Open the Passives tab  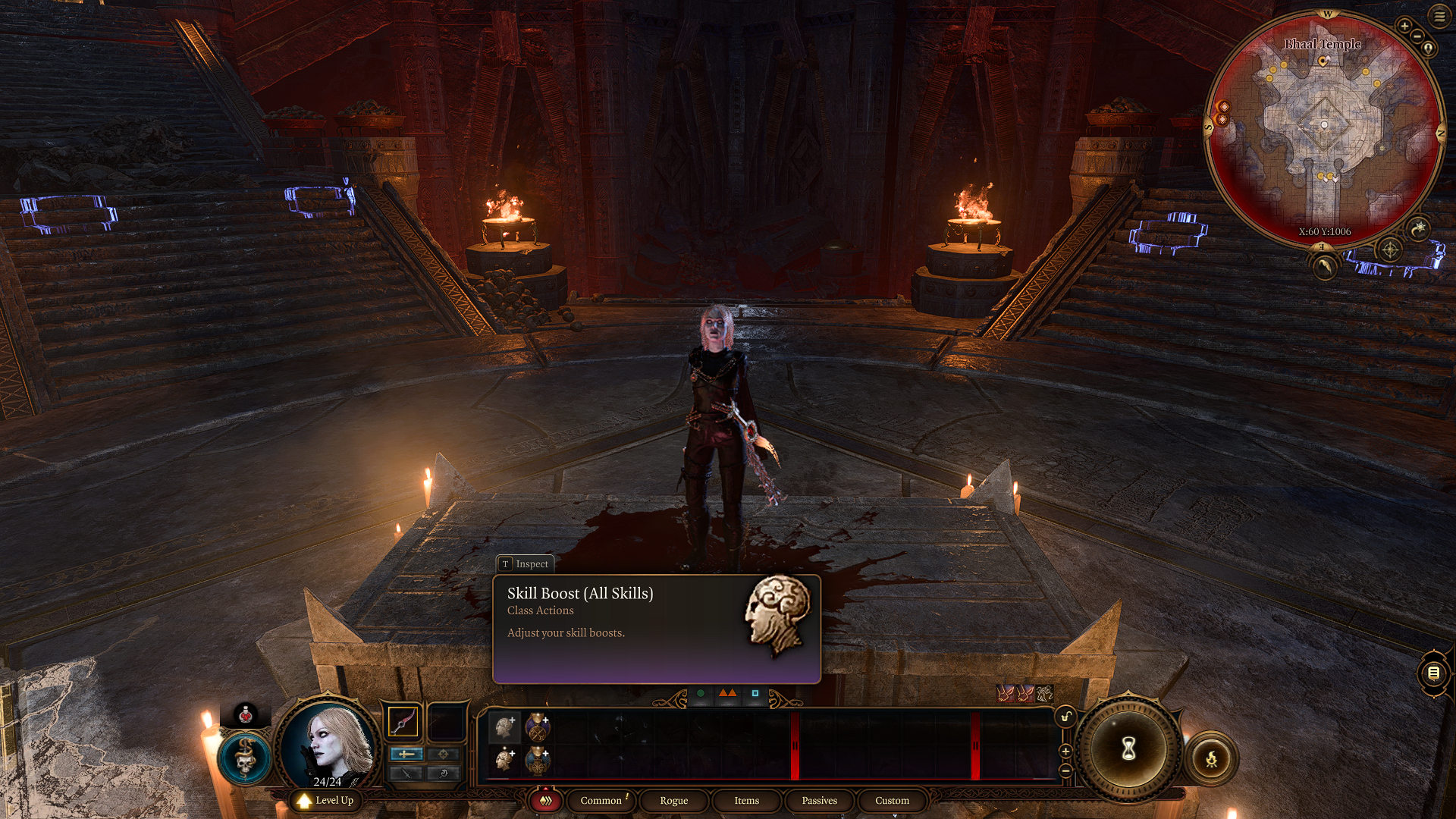point(818,801)
